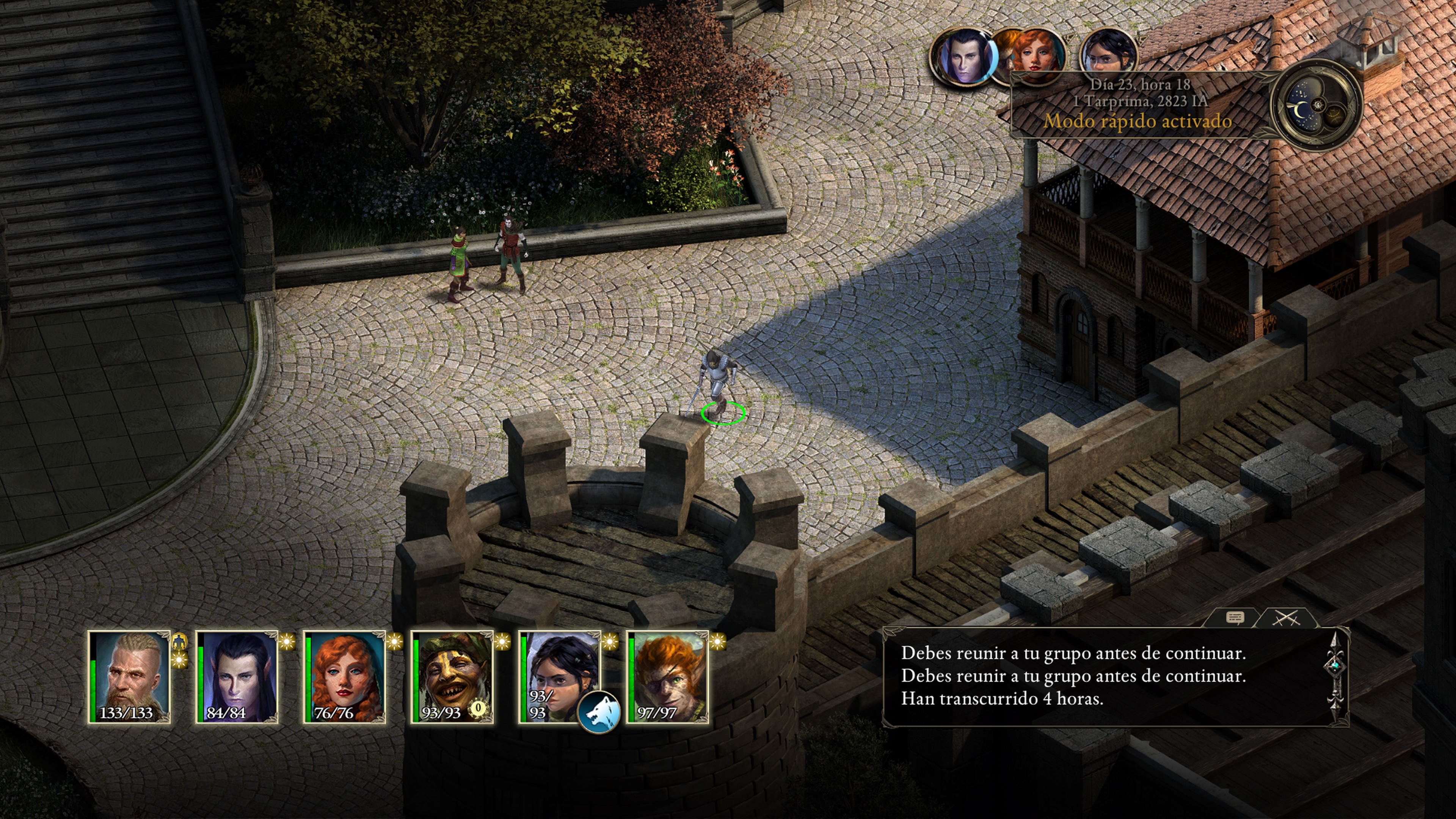
Task: Select the dark-haired ranger woman party portrait
Action: (557, 667)
